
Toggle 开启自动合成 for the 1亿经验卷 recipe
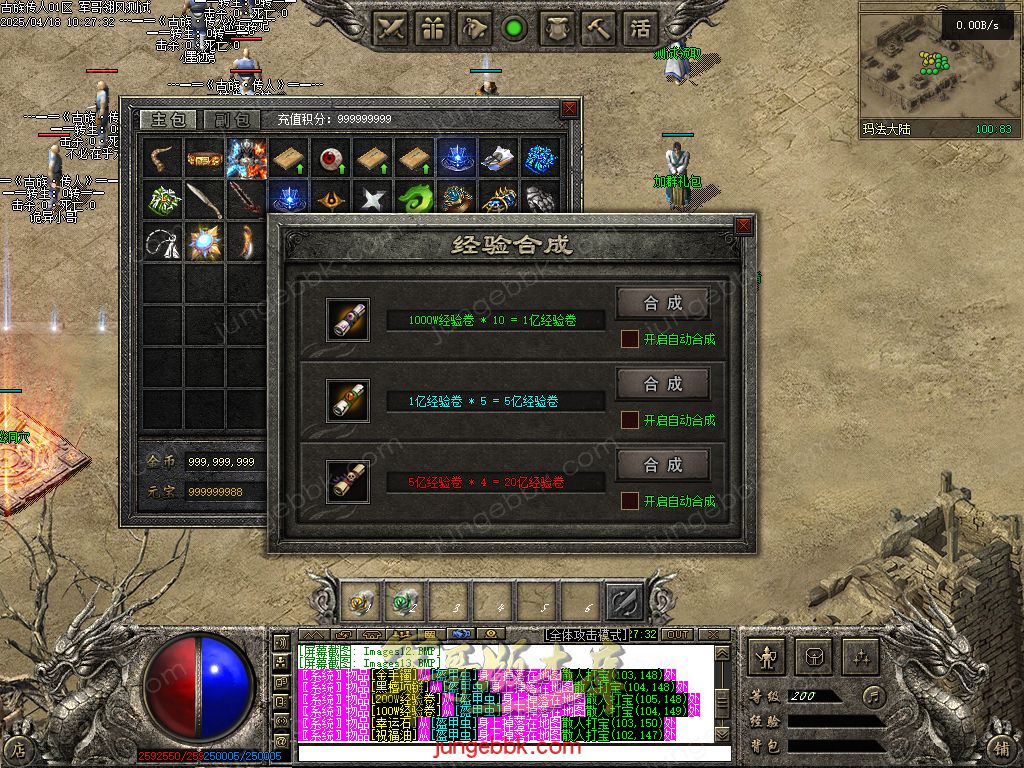click(x=630, y=420)
